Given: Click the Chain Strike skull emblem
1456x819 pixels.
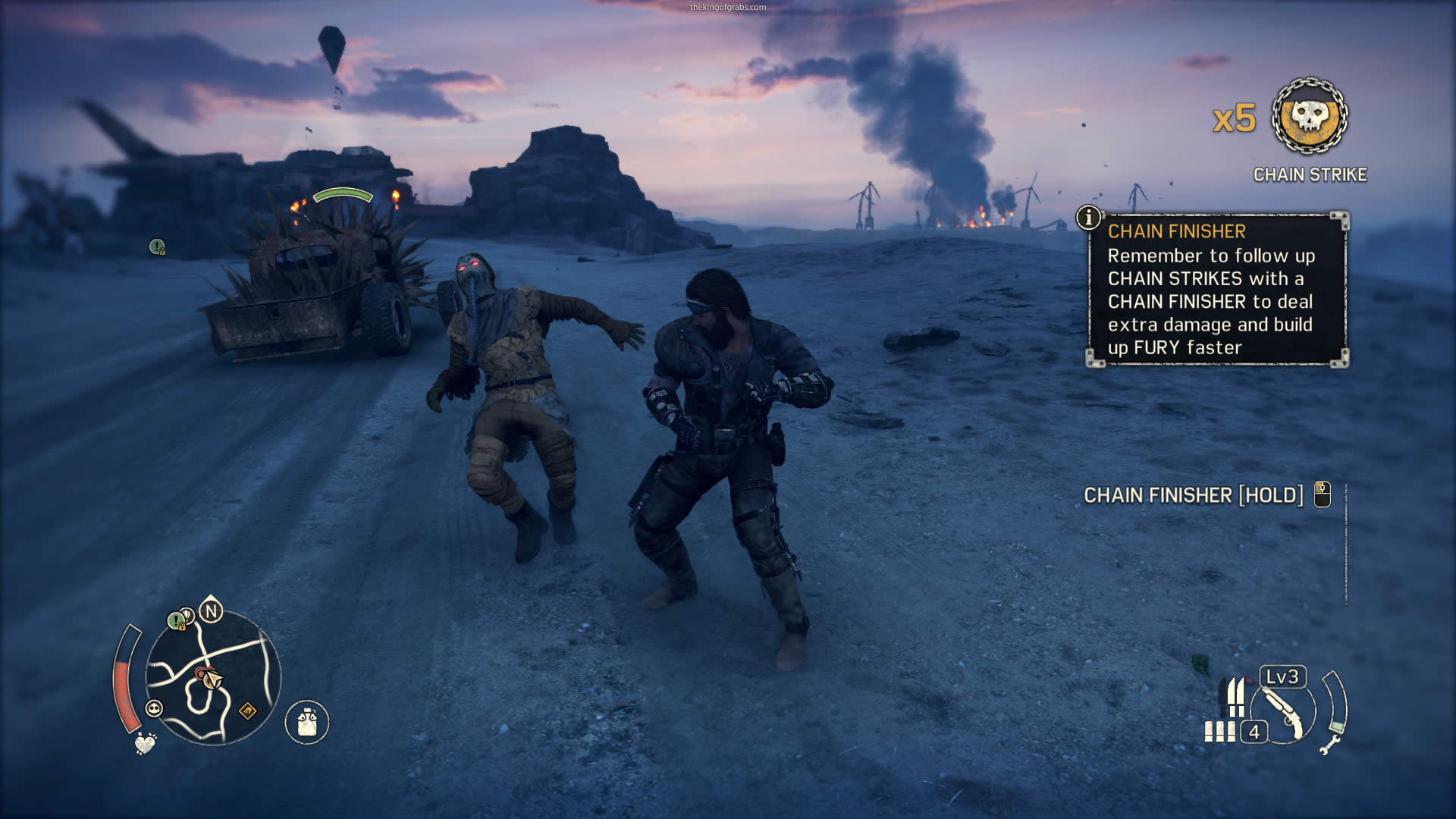Looking at the screenshot, I should point(1310,117).
